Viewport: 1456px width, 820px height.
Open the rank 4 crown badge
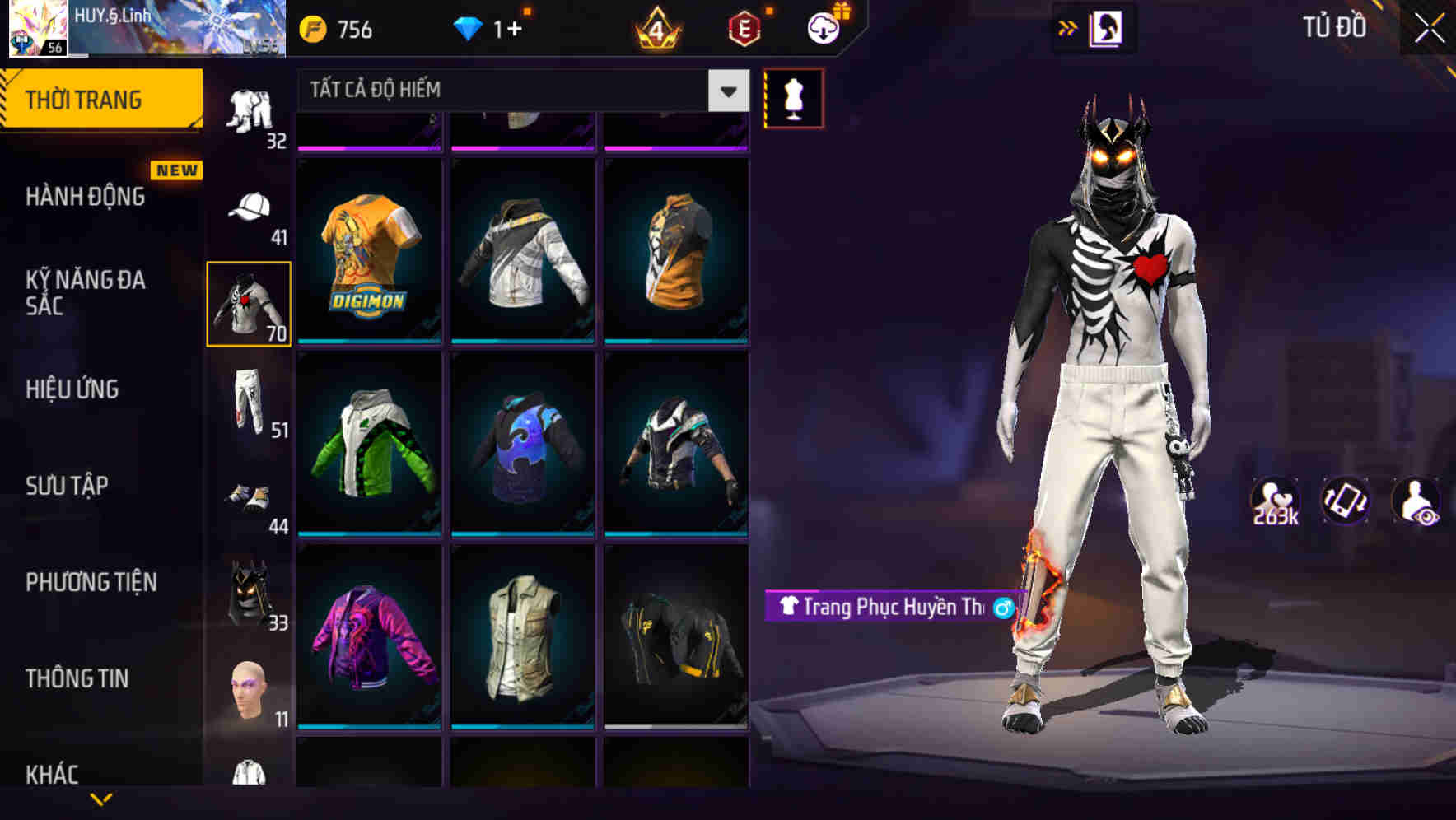(x=655, y=30)
